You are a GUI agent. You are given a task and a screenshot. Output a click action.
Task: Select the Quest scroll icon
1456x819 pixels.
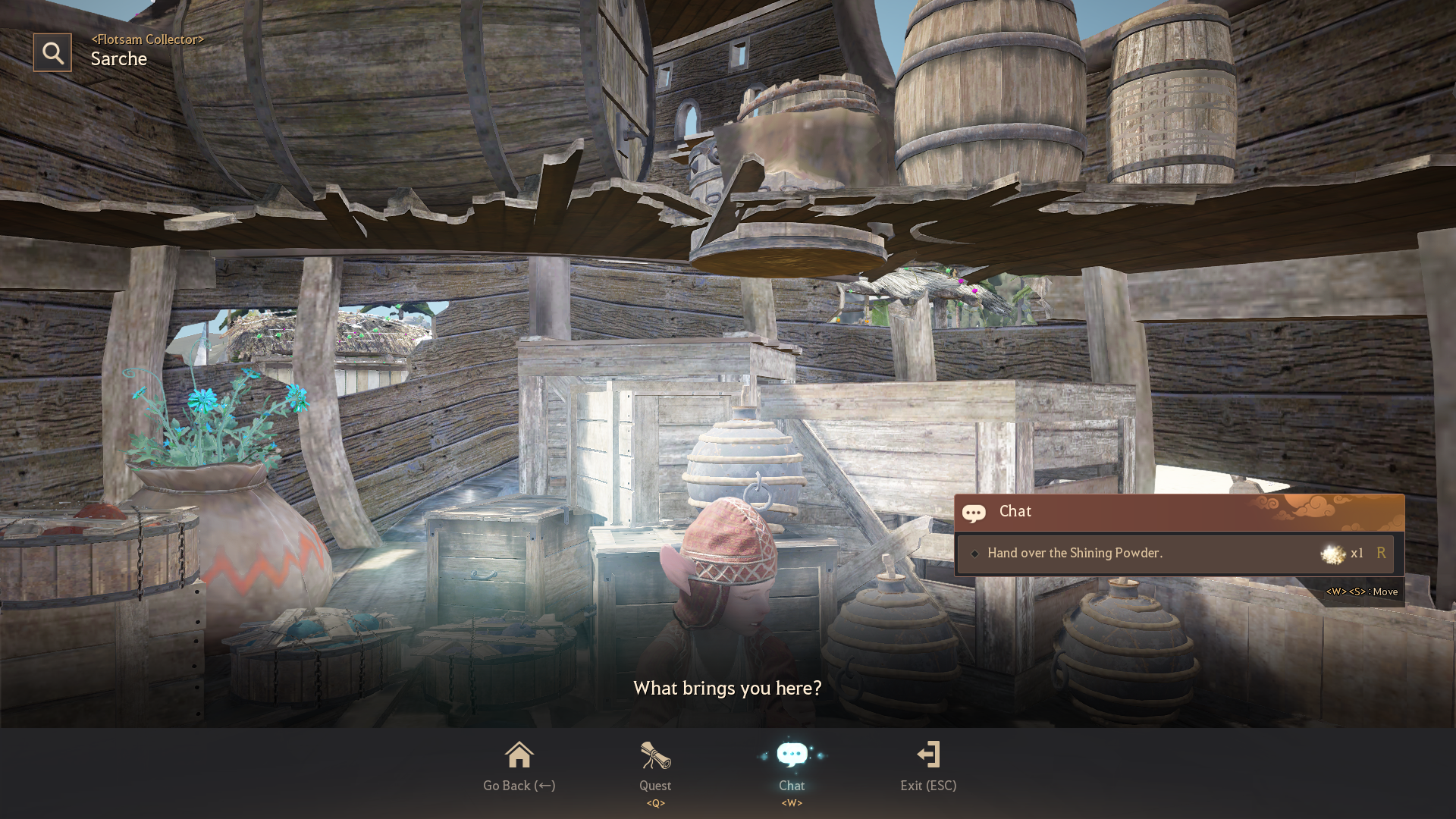655,755
